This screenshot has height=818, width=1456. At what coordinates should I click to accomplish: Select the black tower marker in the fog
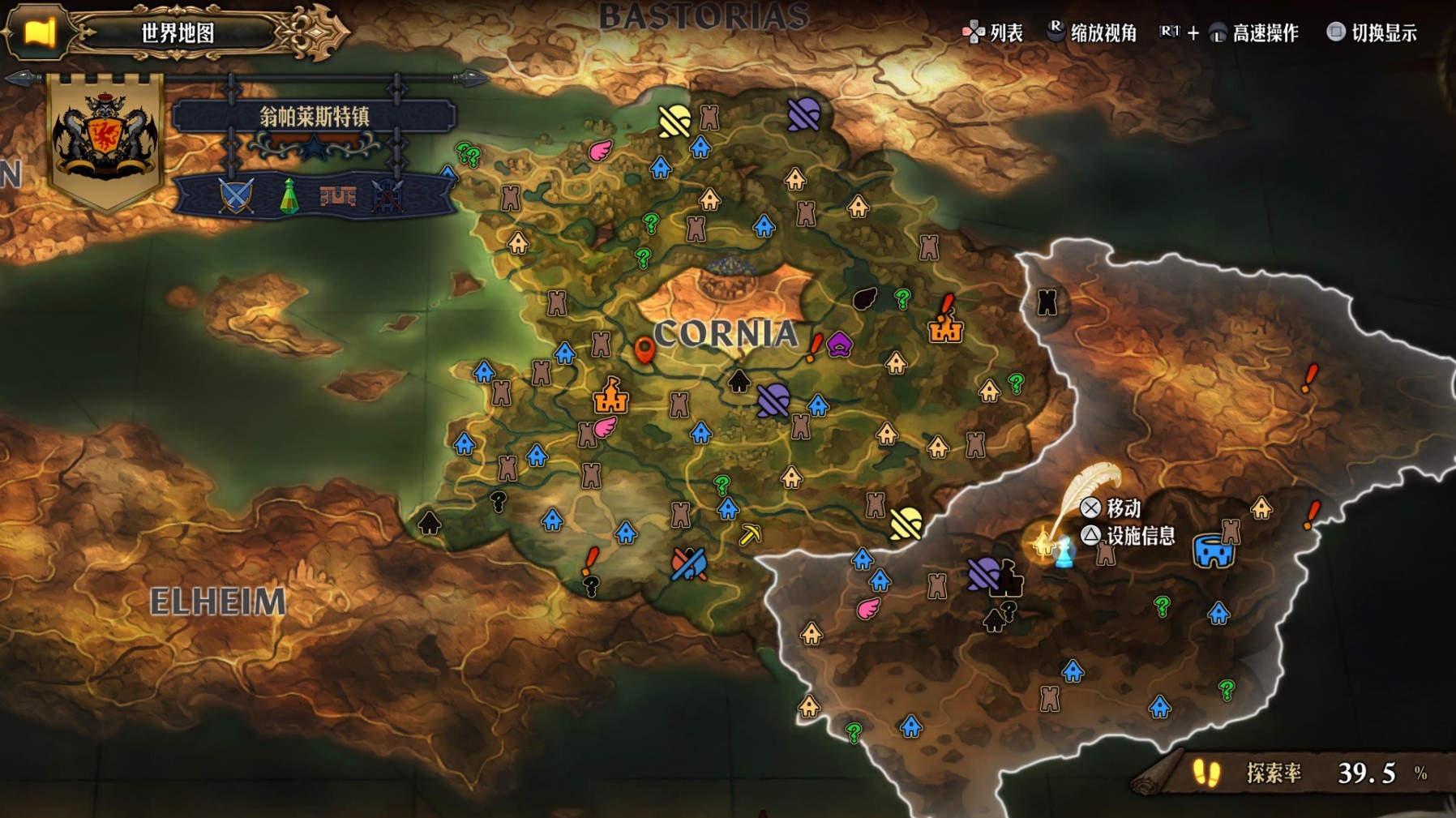1047,302
